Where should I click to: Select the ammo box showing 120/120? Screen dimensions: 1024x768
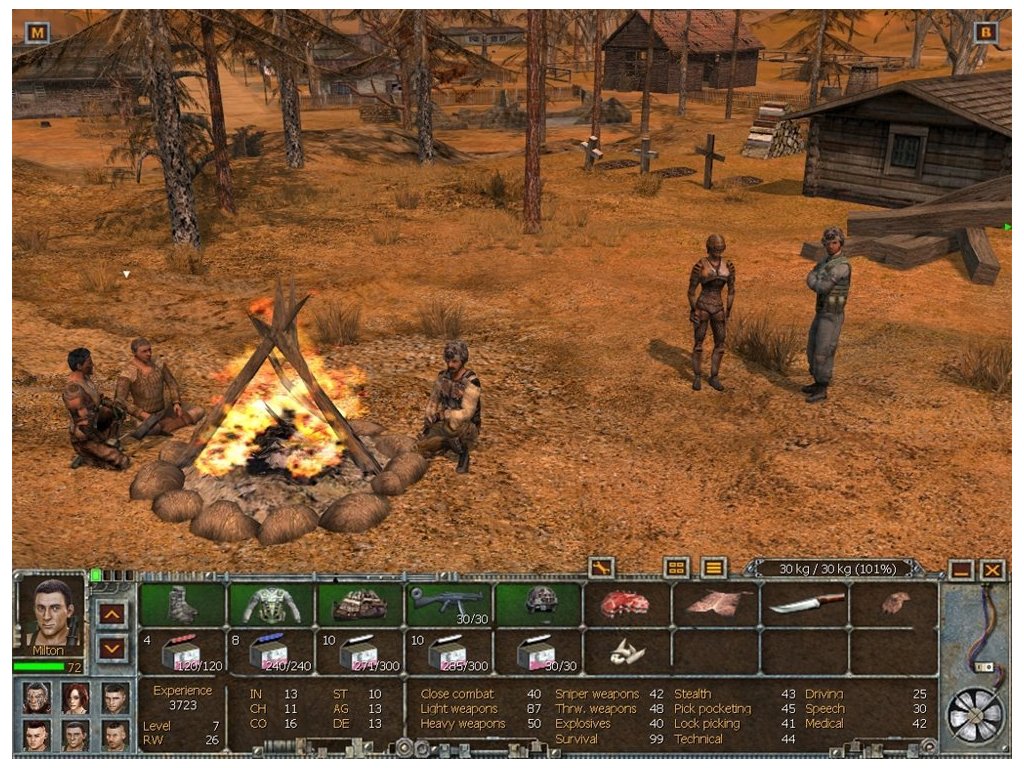click(x=182, y=653)
